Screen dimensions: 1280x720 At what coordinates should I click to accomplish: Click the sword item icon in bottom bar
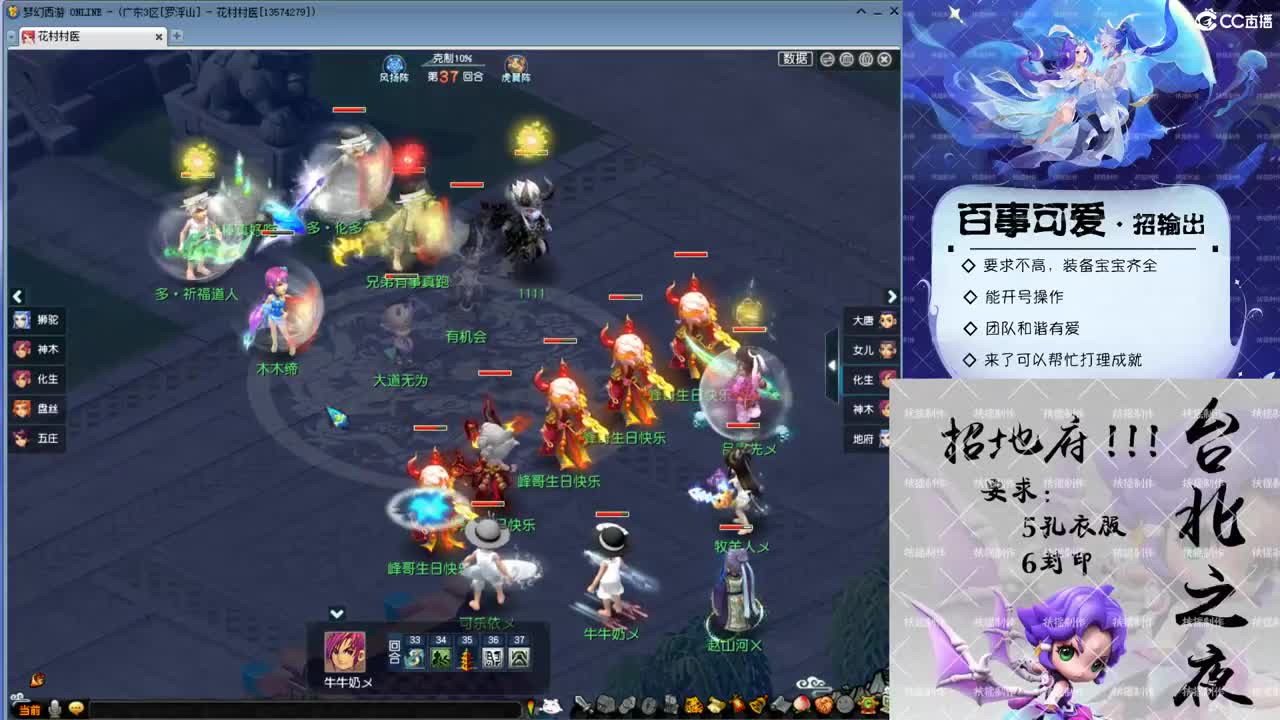583,705
